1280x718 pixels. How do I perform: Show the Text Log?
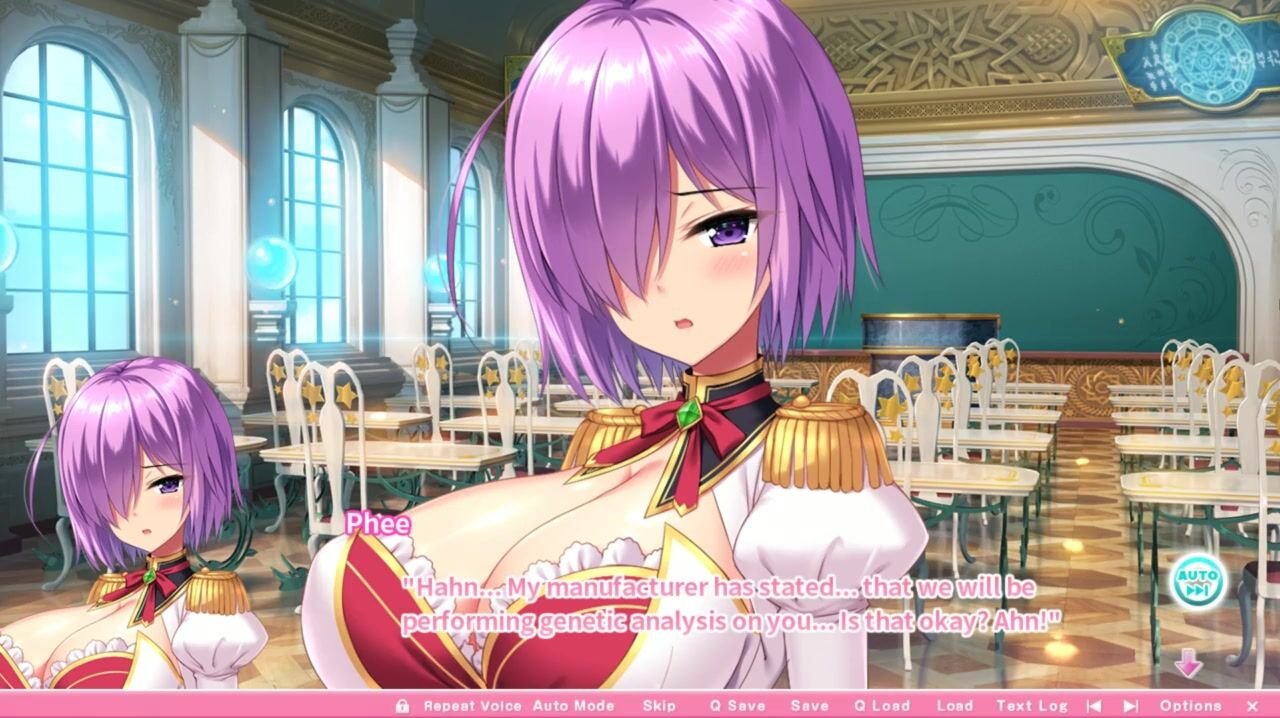(x=1032, y=706)
